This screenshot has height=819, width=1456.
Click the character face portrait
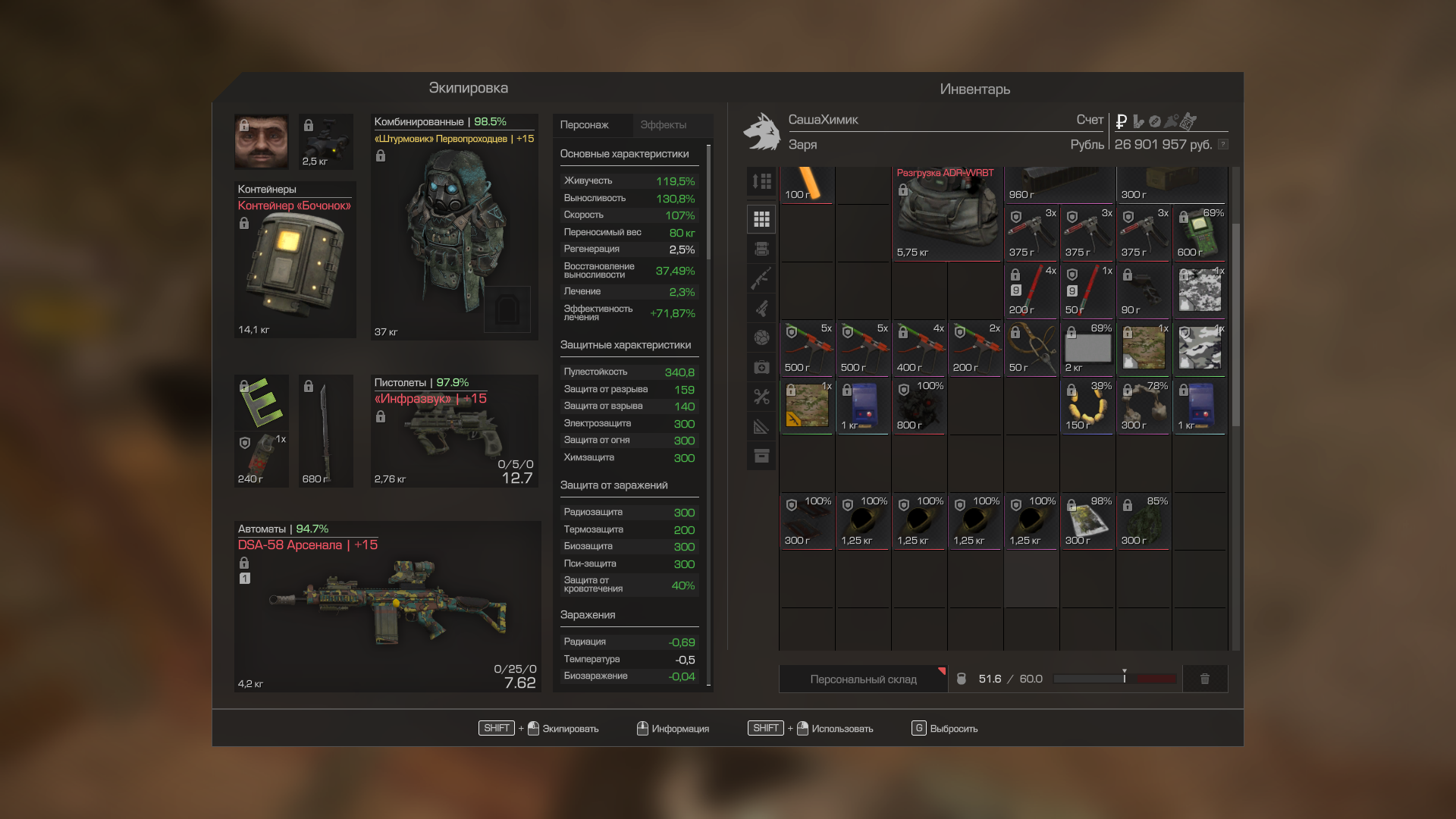pyautogui.click(x=261, y=142)
